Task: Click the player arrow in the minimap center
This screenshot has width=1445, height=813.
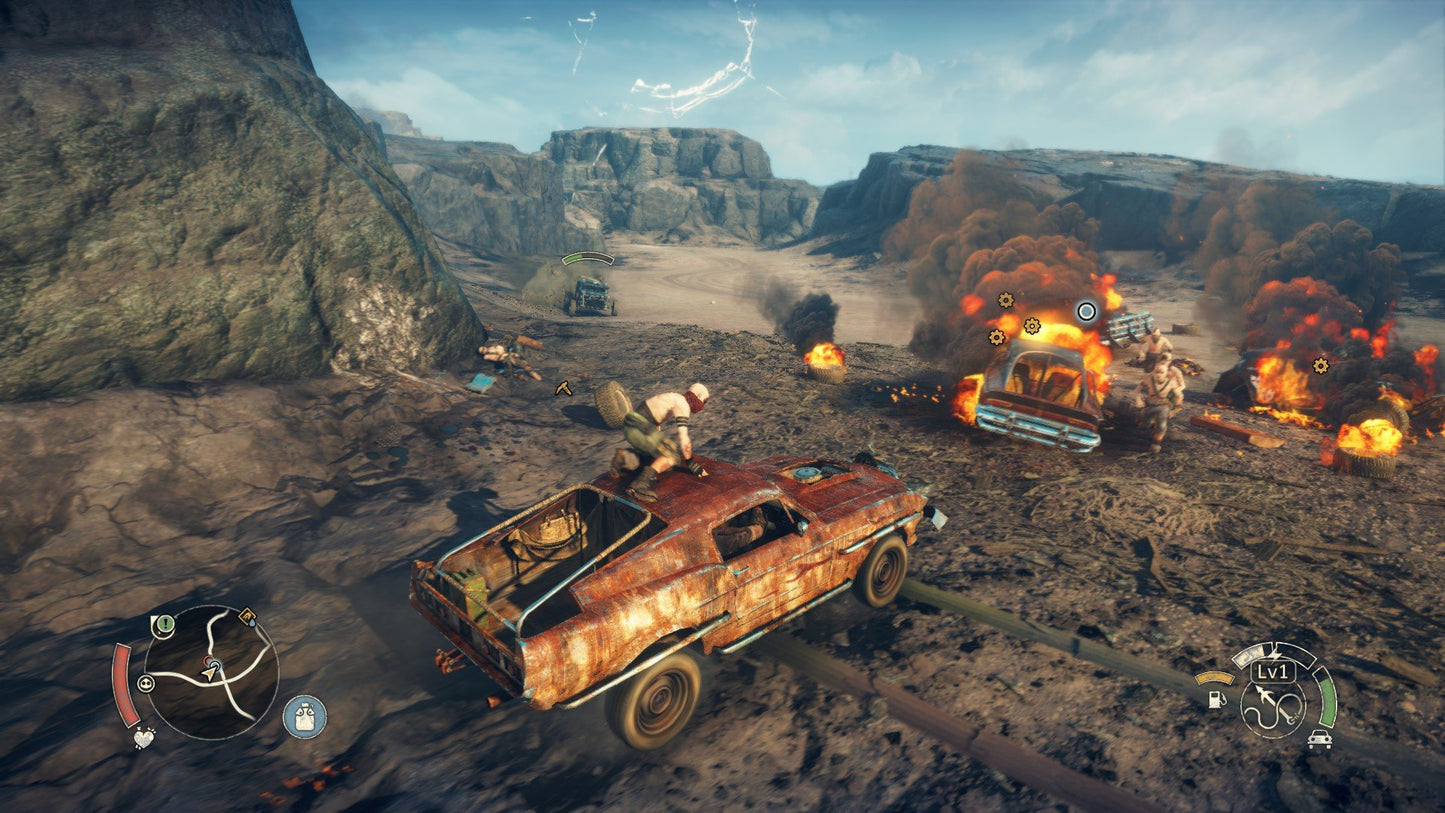Action: pyautogui.click(x=210, y=672)
